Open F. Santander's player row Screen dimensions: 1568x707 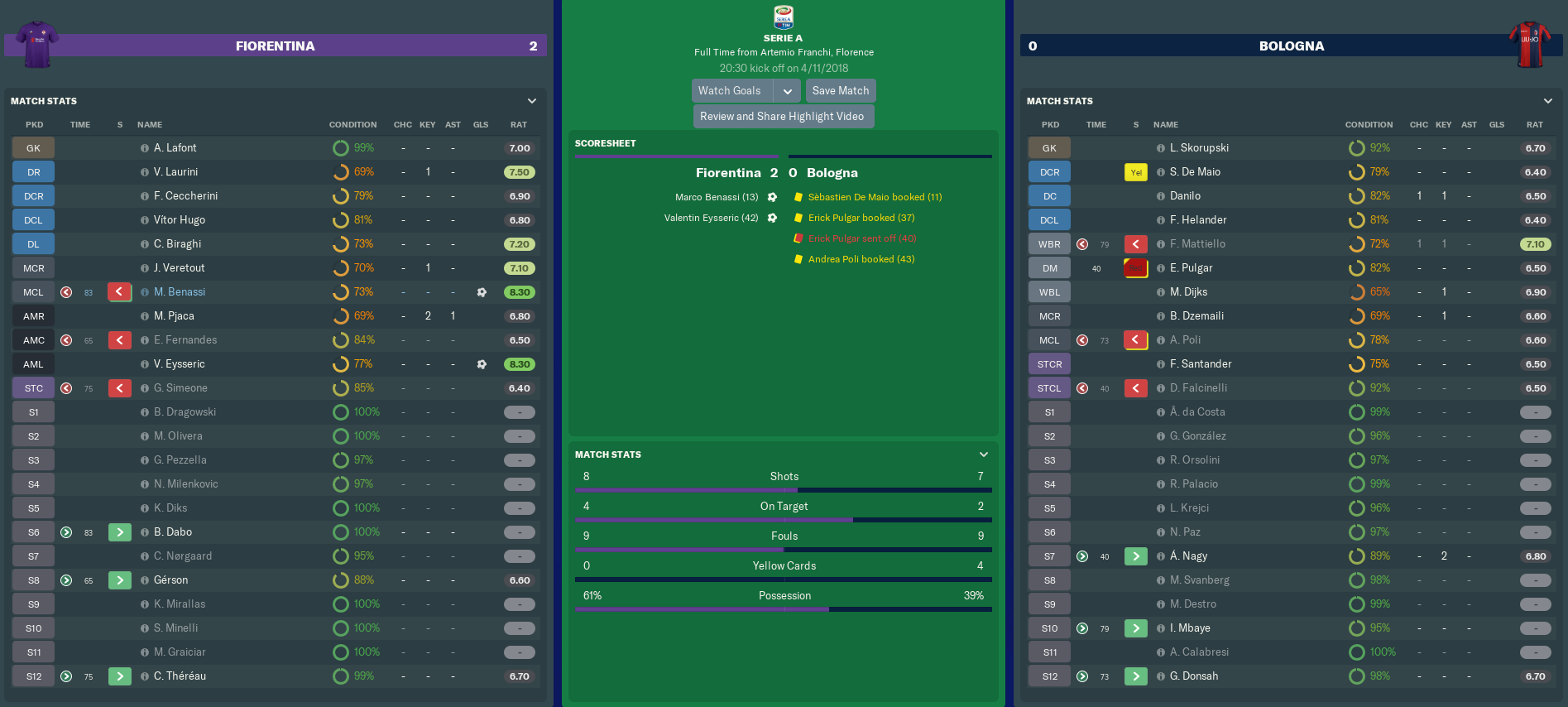click(1201, 364)
